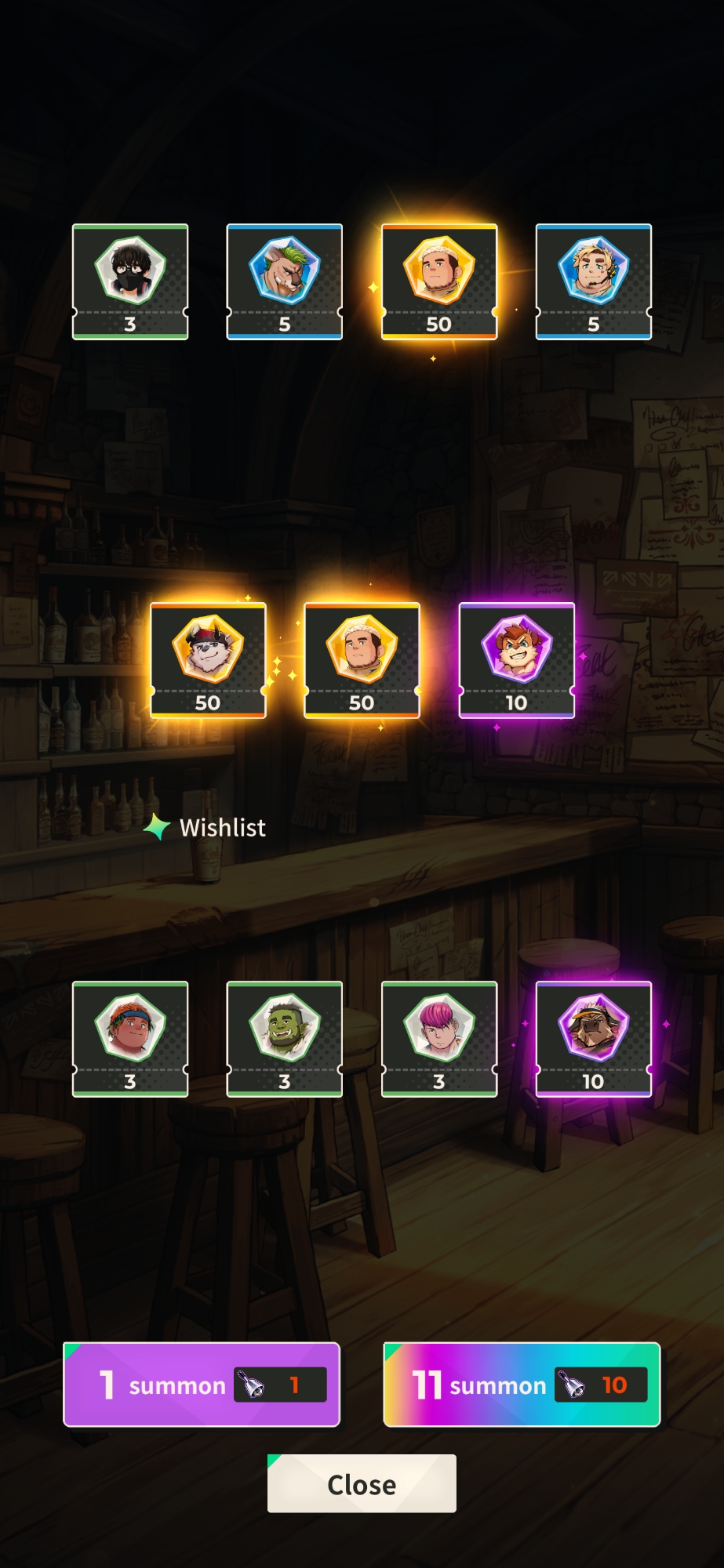Screen dimensions: 724x1568
Task: Inspect the white wolf with red bandana card
Action: point(208,660)
